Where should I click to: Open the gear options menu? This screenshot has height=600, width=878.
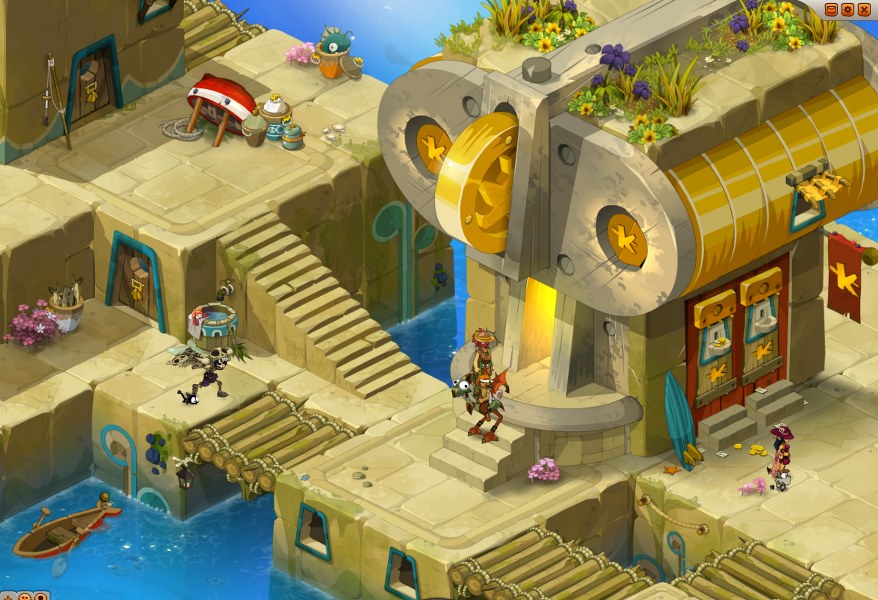pos(848,9)
